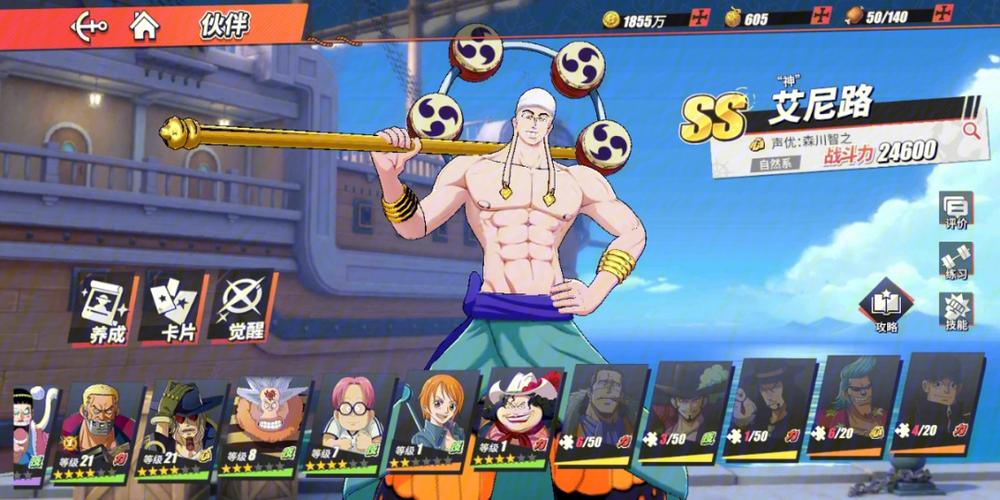Add more fruit currency with the plus button
1000x500 pixels.
pyautogui.click(x=822, y=18)
